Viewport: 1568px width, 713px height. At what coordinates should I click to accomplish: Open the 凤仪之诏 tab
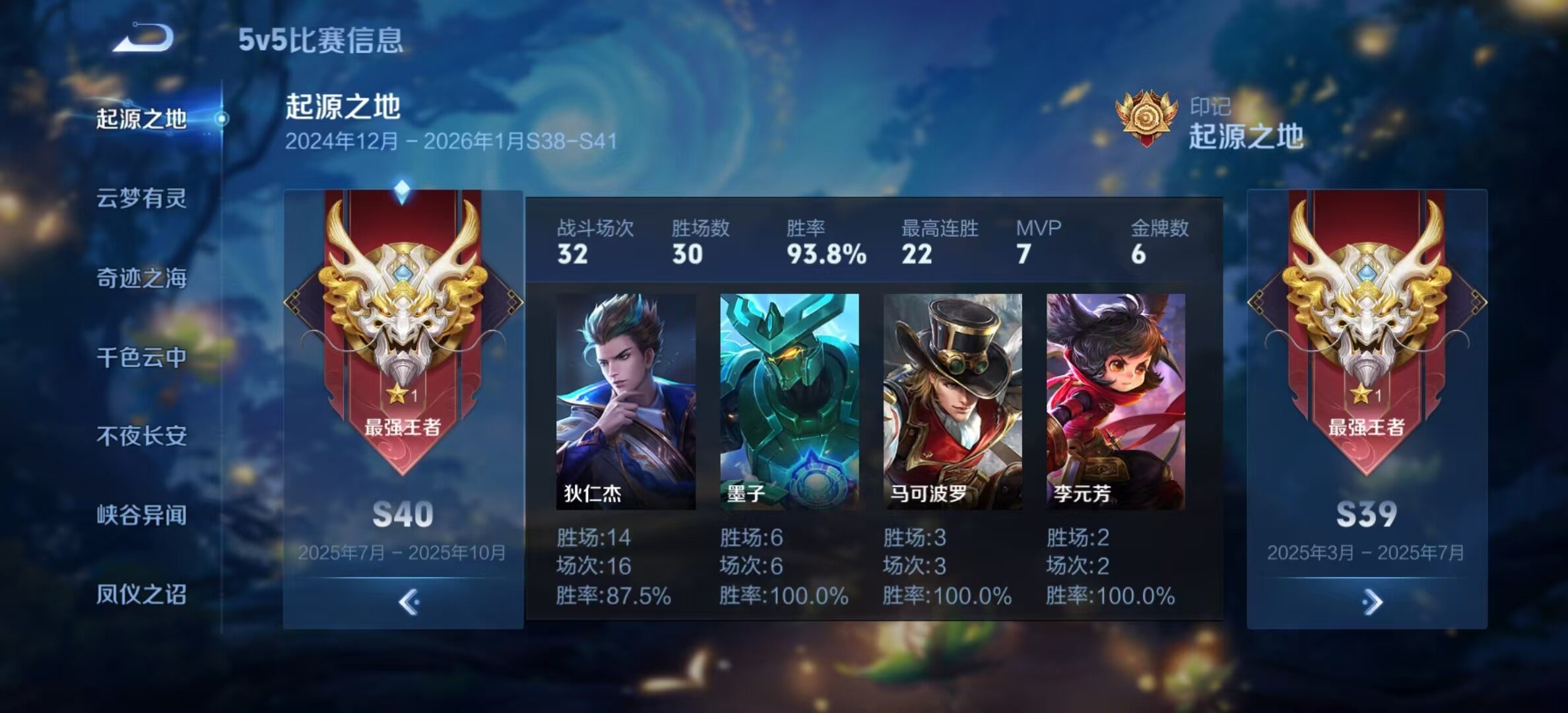[x=142, y=594]
